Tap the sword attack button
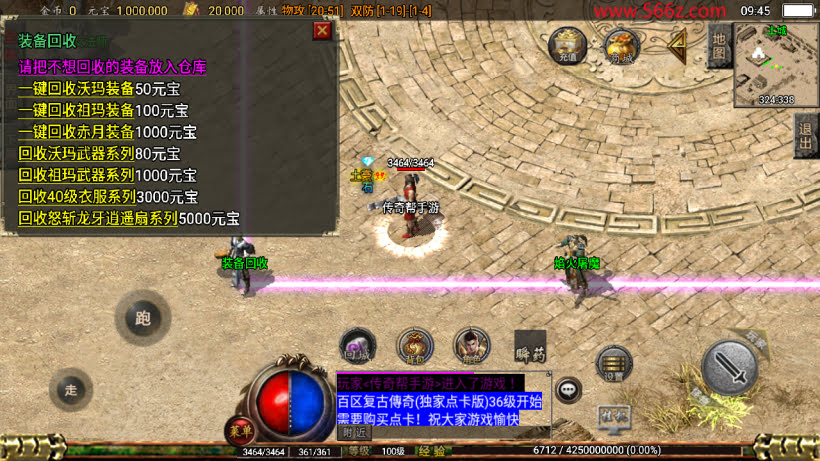This screenshot has height=461, width=820. (x=729, y=367)
